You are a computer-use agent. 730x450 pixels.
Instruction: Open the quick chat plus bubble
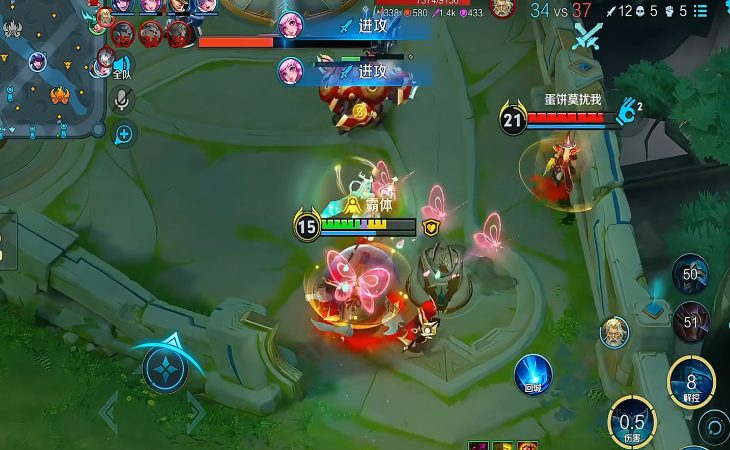pyautogui.click(x=124, y=133)
